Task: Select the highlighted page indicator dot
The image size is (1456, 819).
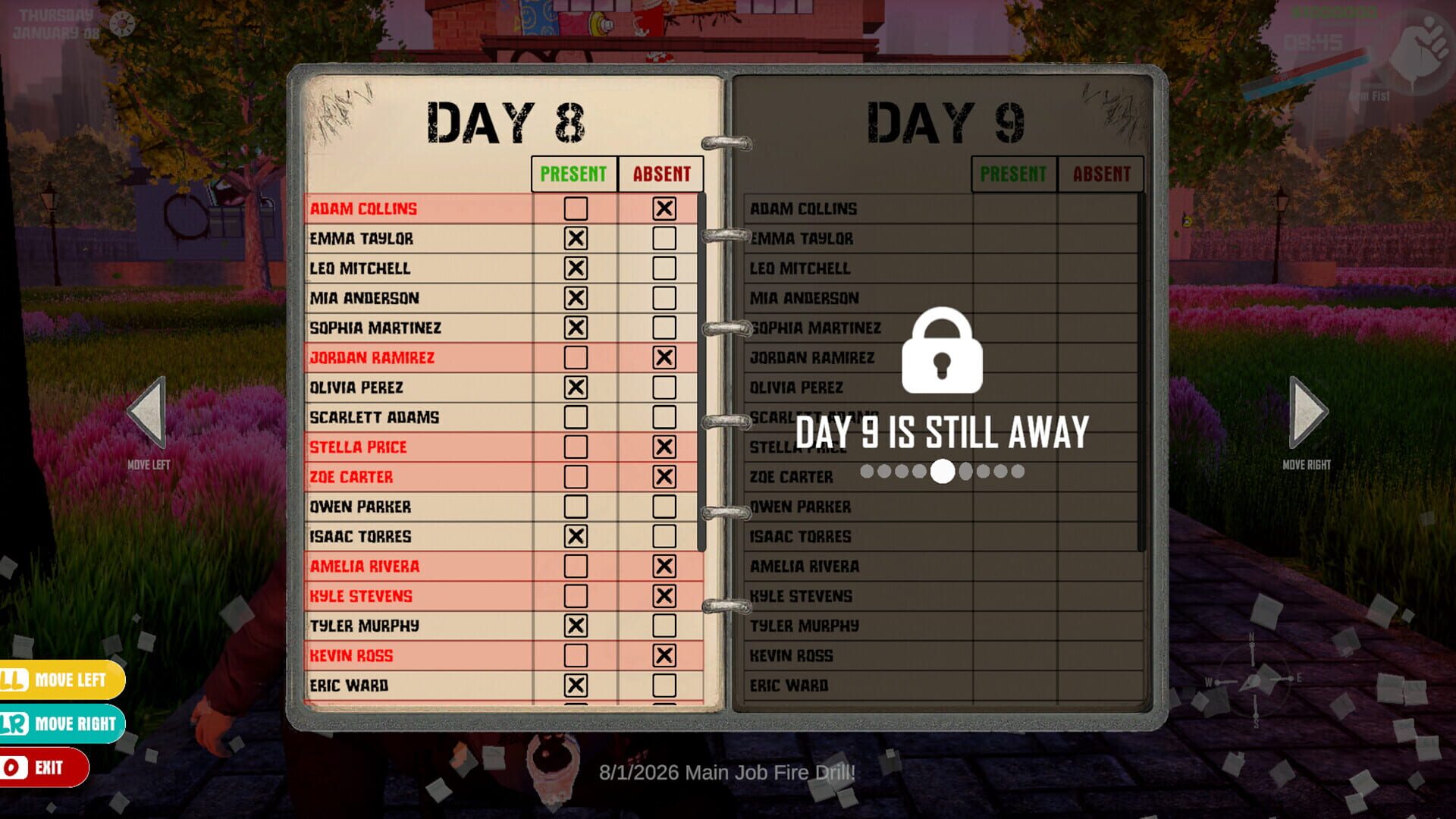Action: point(943,472)
